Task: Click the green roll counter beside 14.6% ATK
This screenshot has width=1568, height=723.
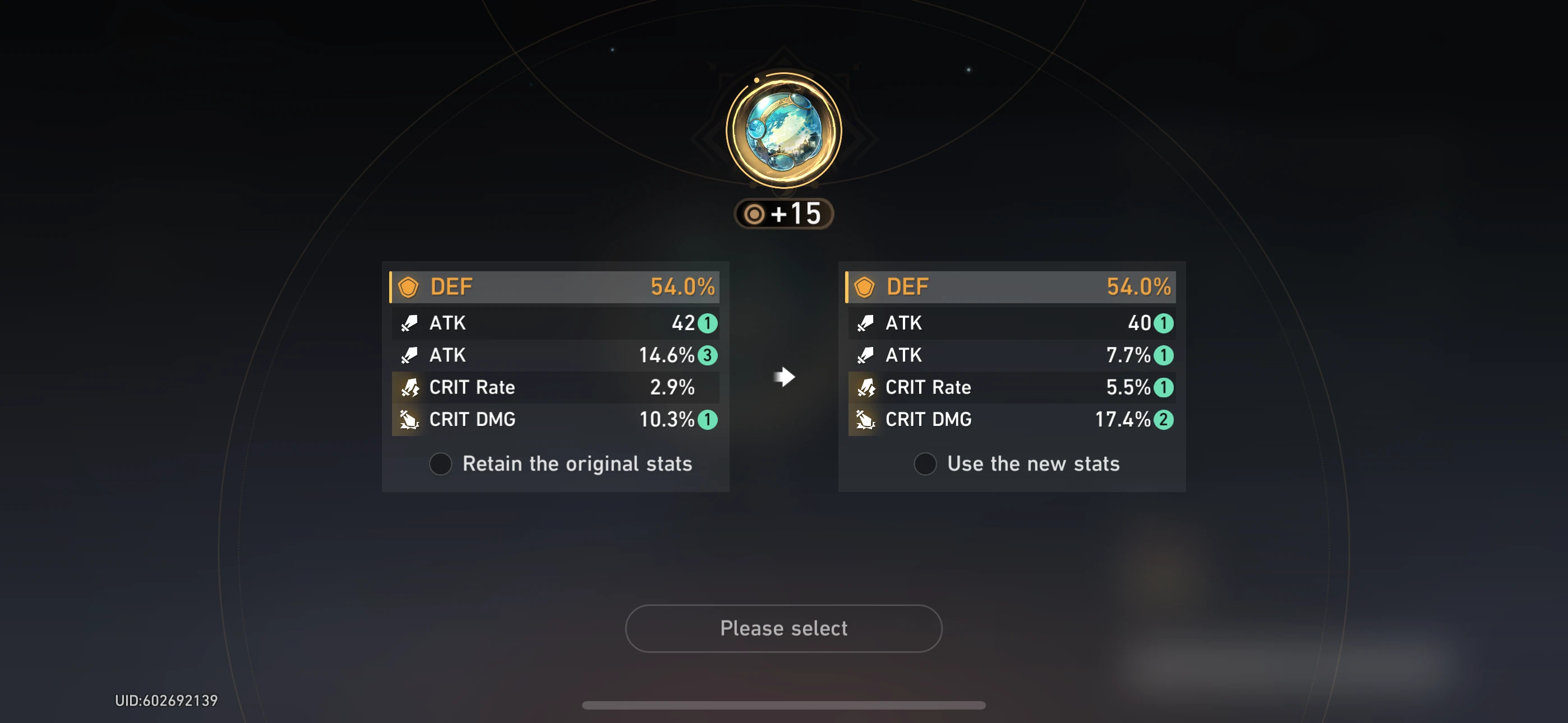Action: tap(708, 355)
